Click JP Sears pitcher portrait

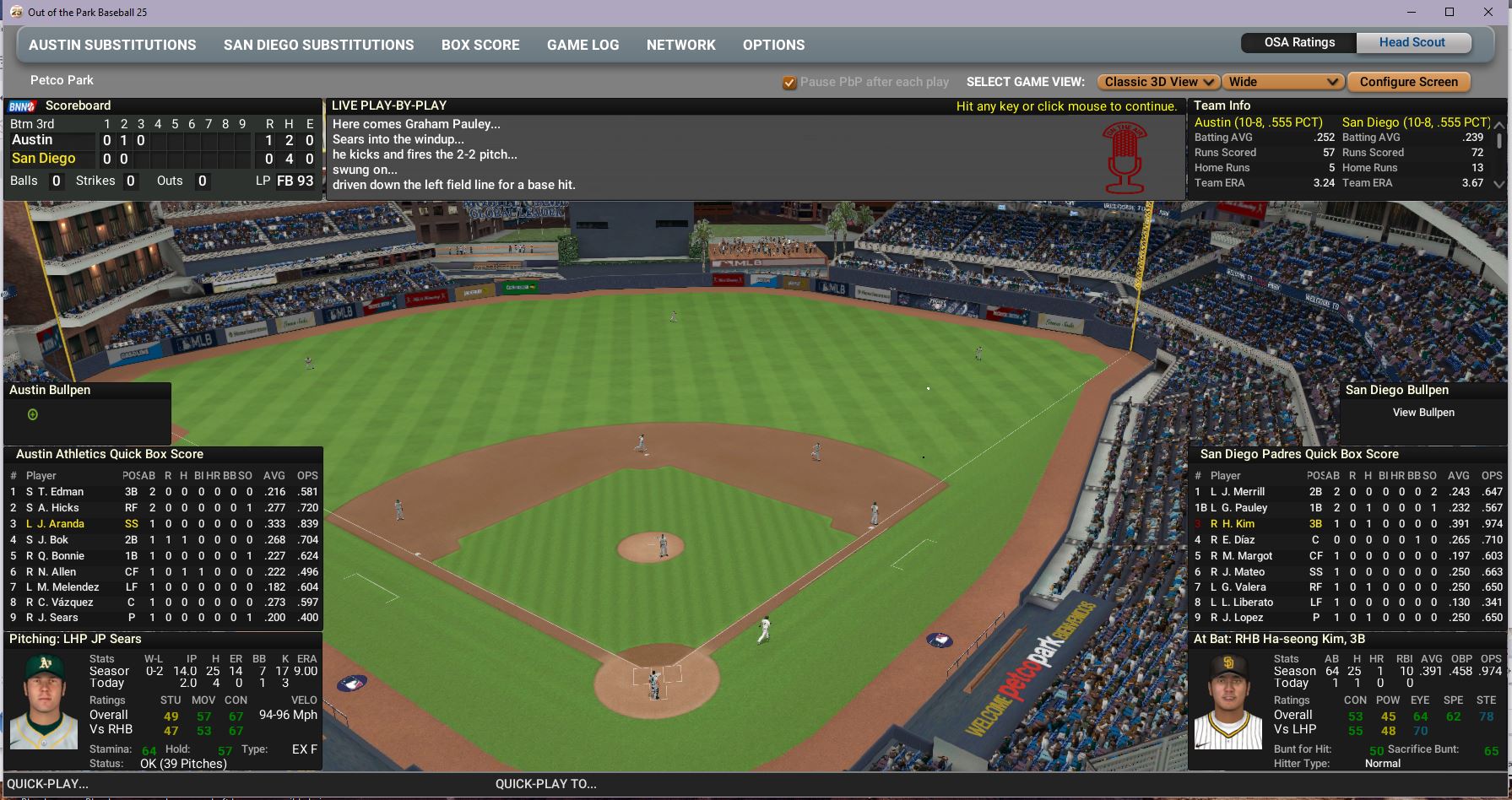pyautogui.click(x=43, y=701)
